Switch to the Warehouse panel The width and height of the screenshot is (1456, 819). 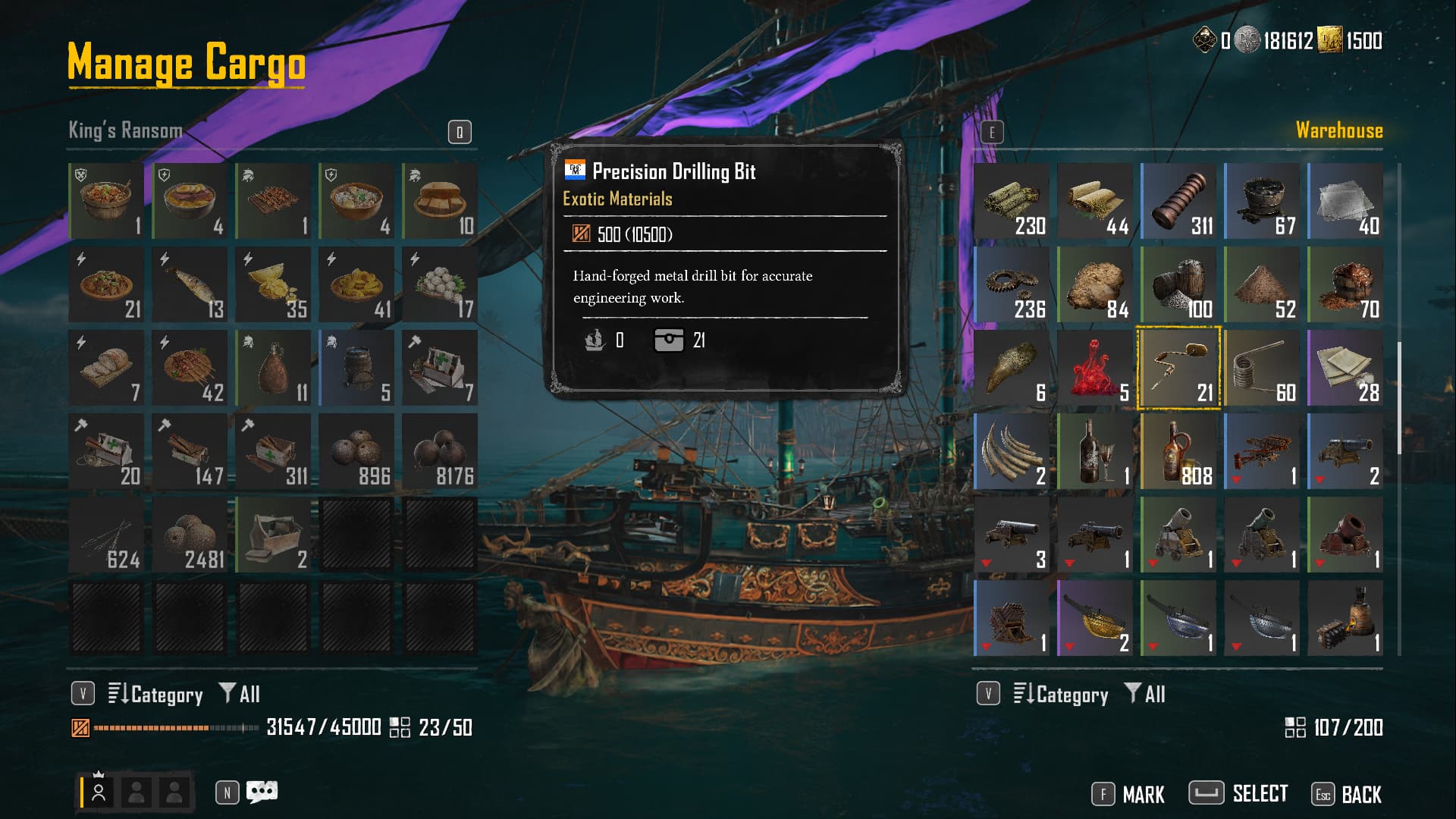click(x=1338, y=130)
